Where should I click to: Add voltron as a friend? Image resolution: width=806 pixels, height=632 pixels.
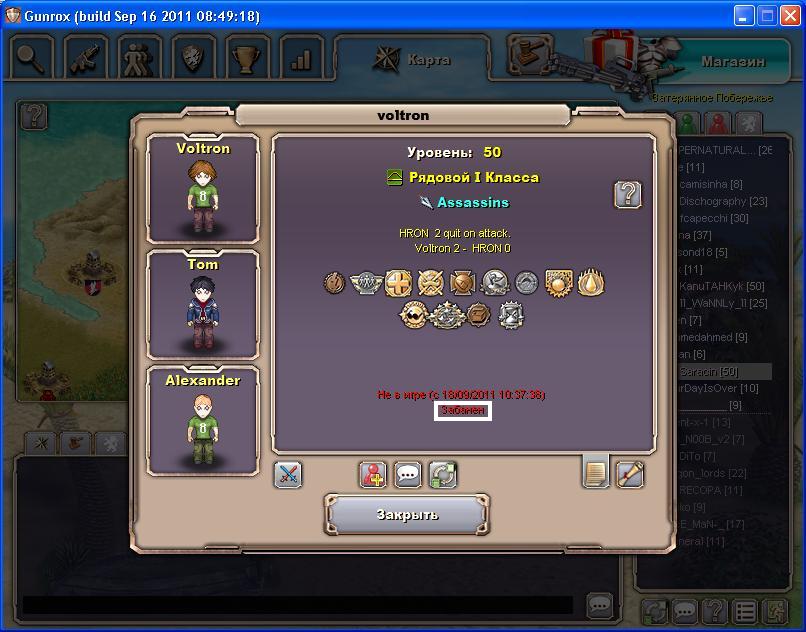click(374, 474)
